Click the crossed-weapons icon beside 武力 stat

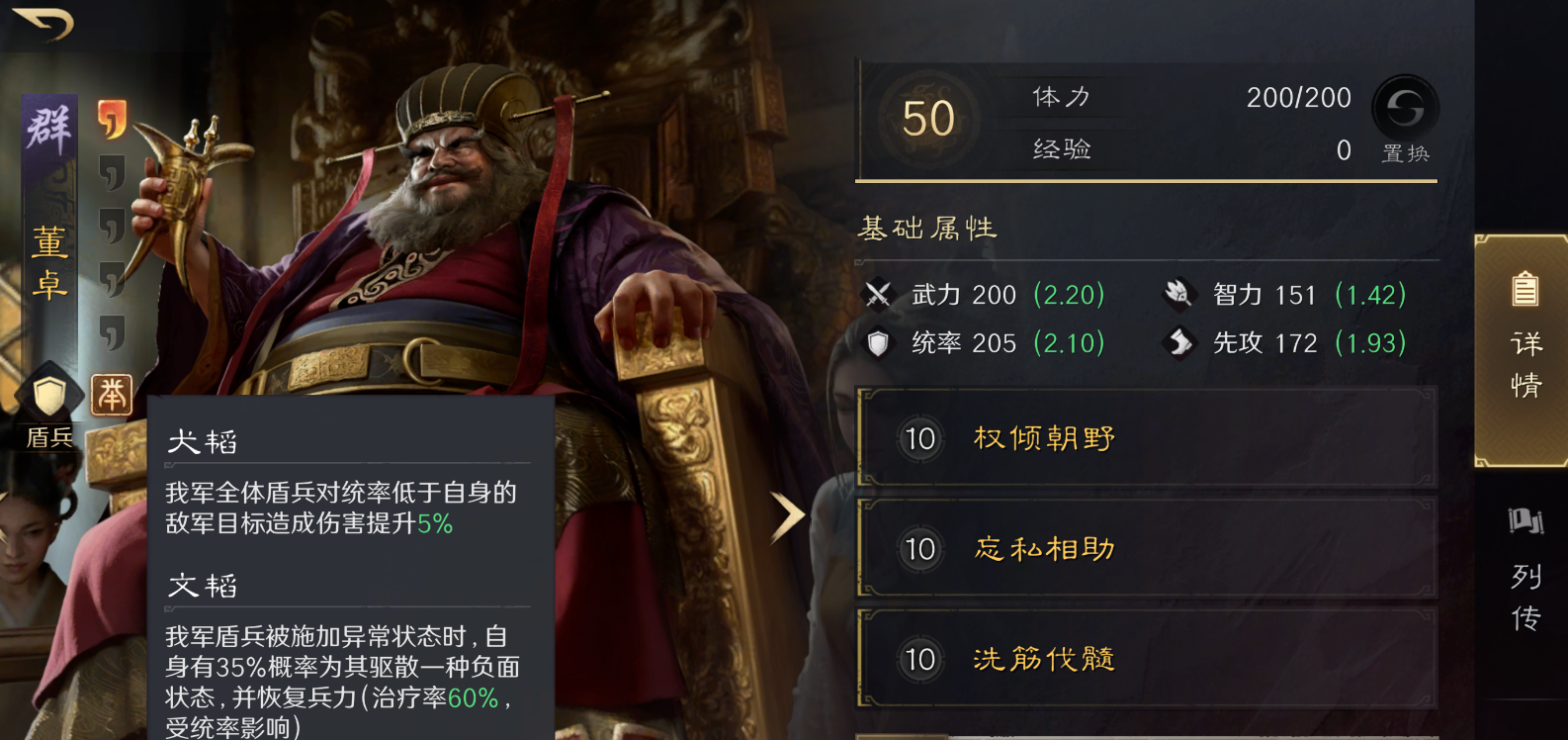coord(878,294)
